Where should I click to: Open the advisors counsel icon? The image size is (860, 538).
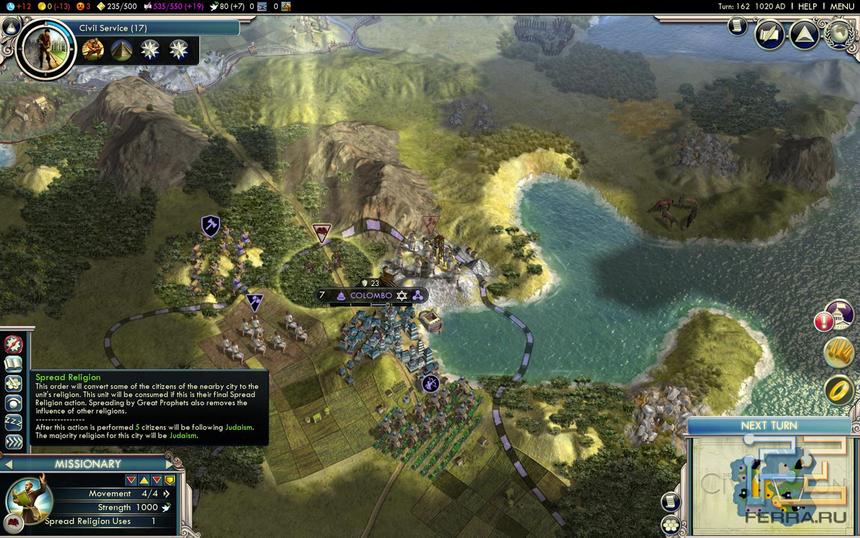(x=770, y=35)
